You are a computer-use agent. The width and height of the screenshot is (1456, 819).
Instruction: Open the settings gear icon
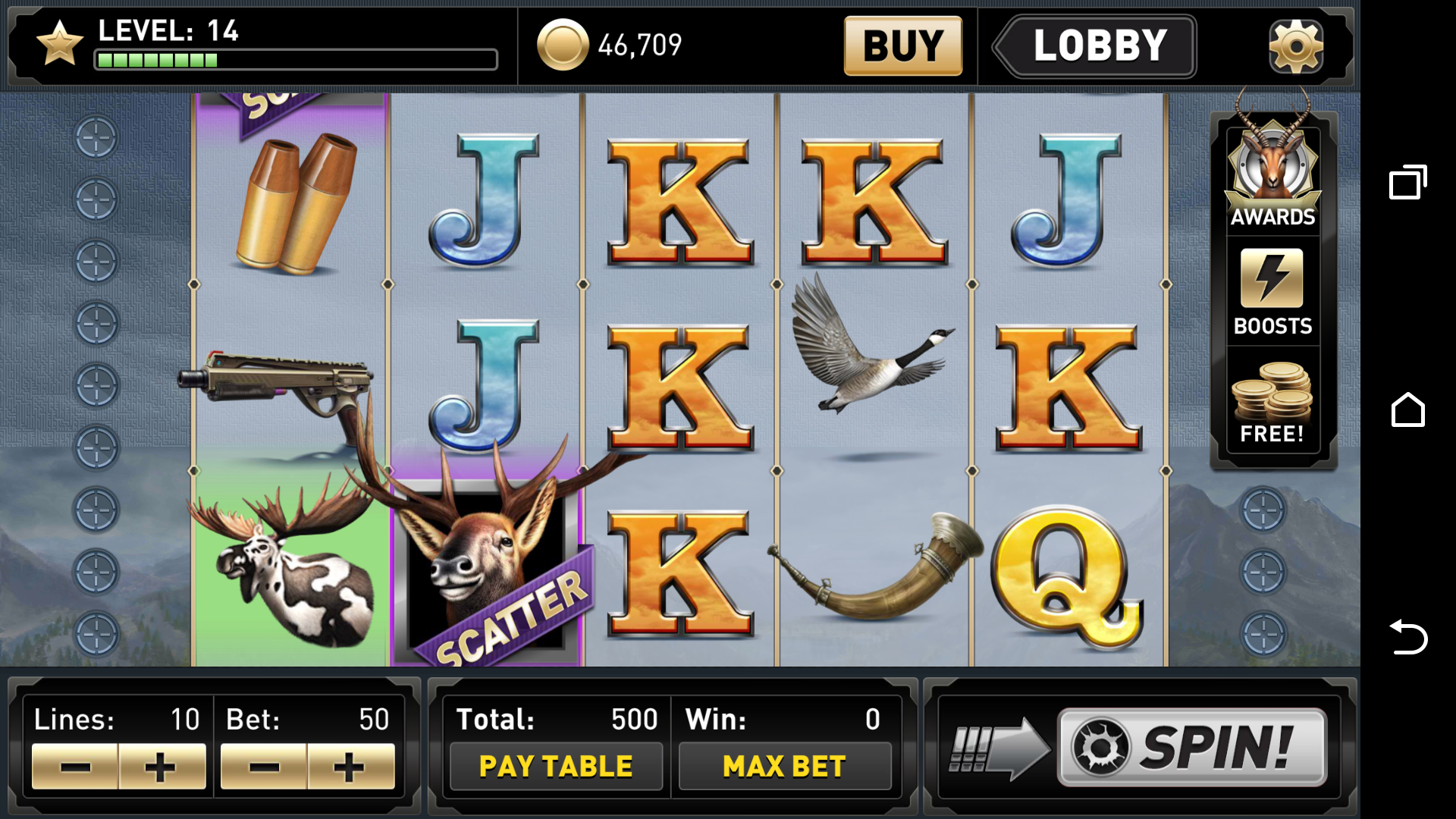tap(1294, 45)
